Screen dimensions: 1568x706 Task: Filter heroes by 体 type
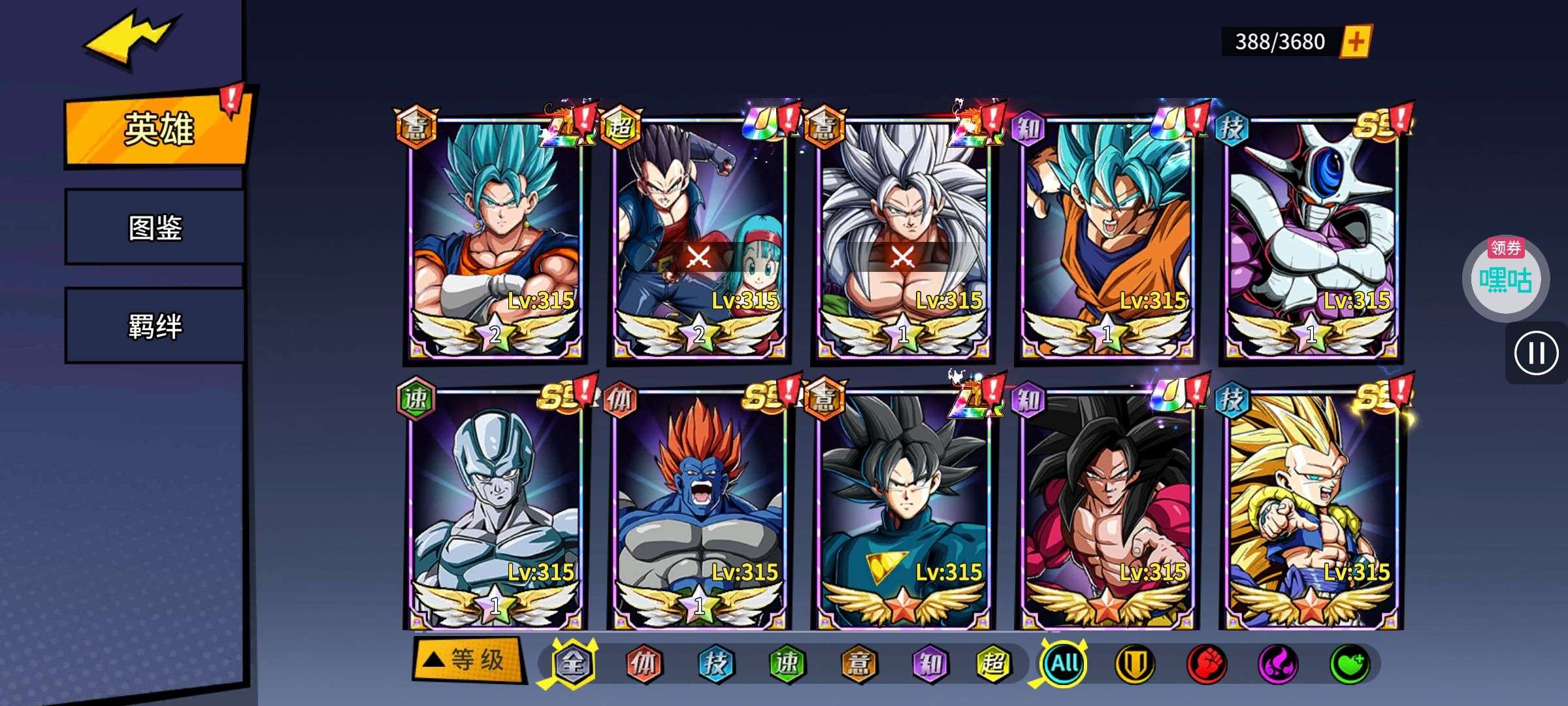[644, 664]
